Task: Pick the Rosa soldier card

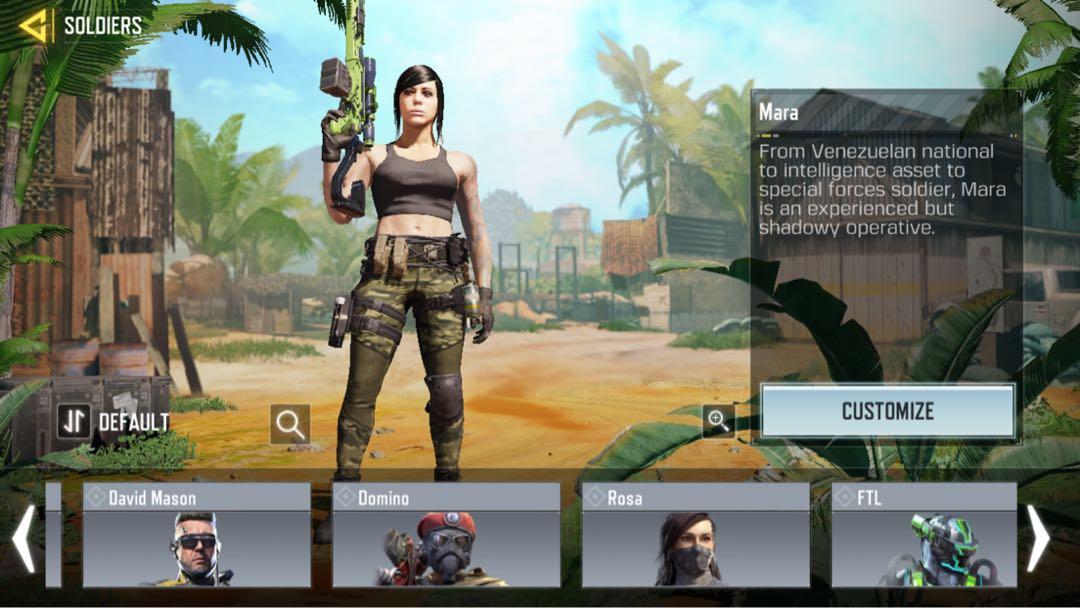Action: click(695, 535)
